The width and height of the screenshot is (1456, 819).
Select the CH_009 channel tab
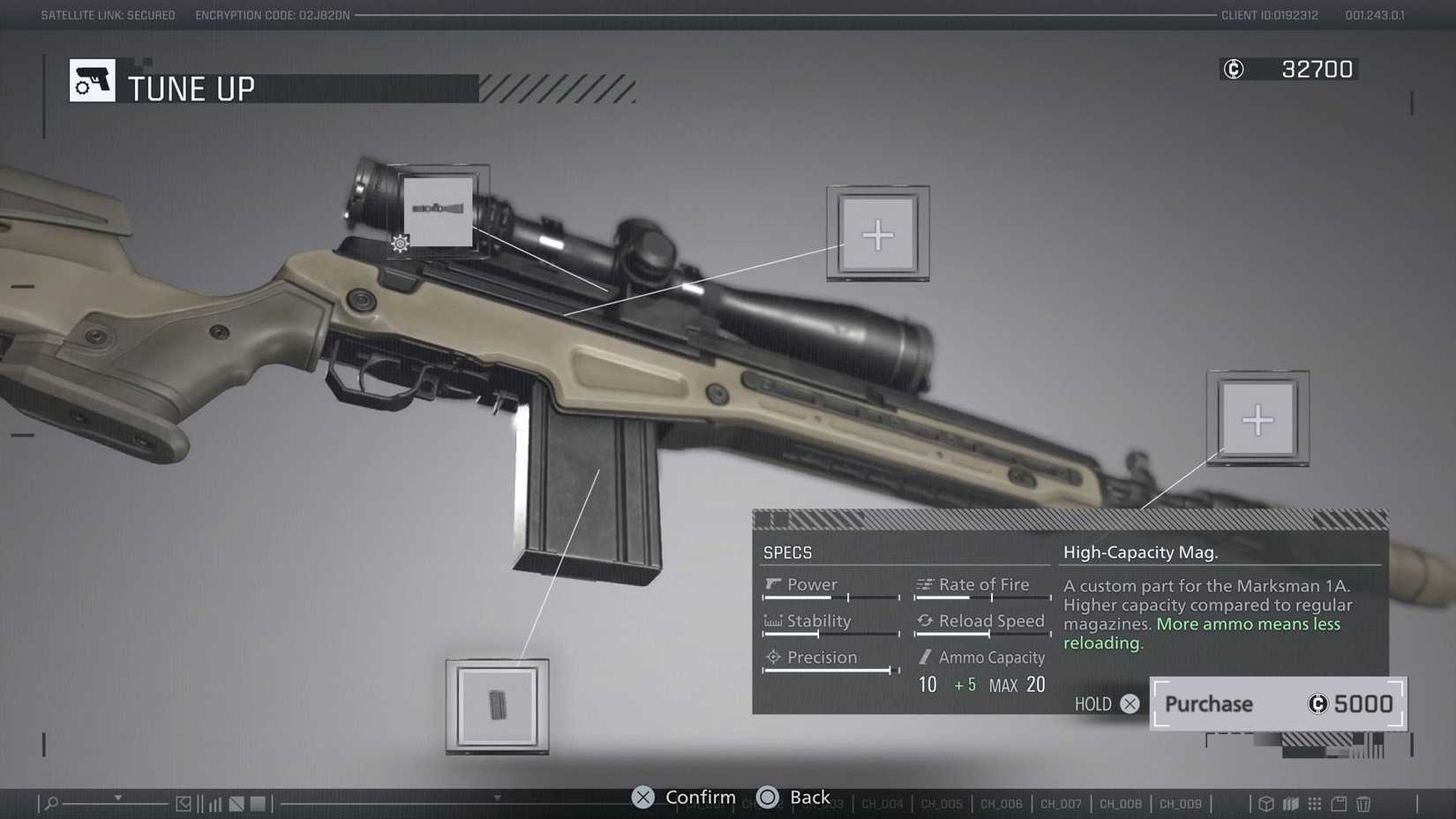click(1181, 804)
